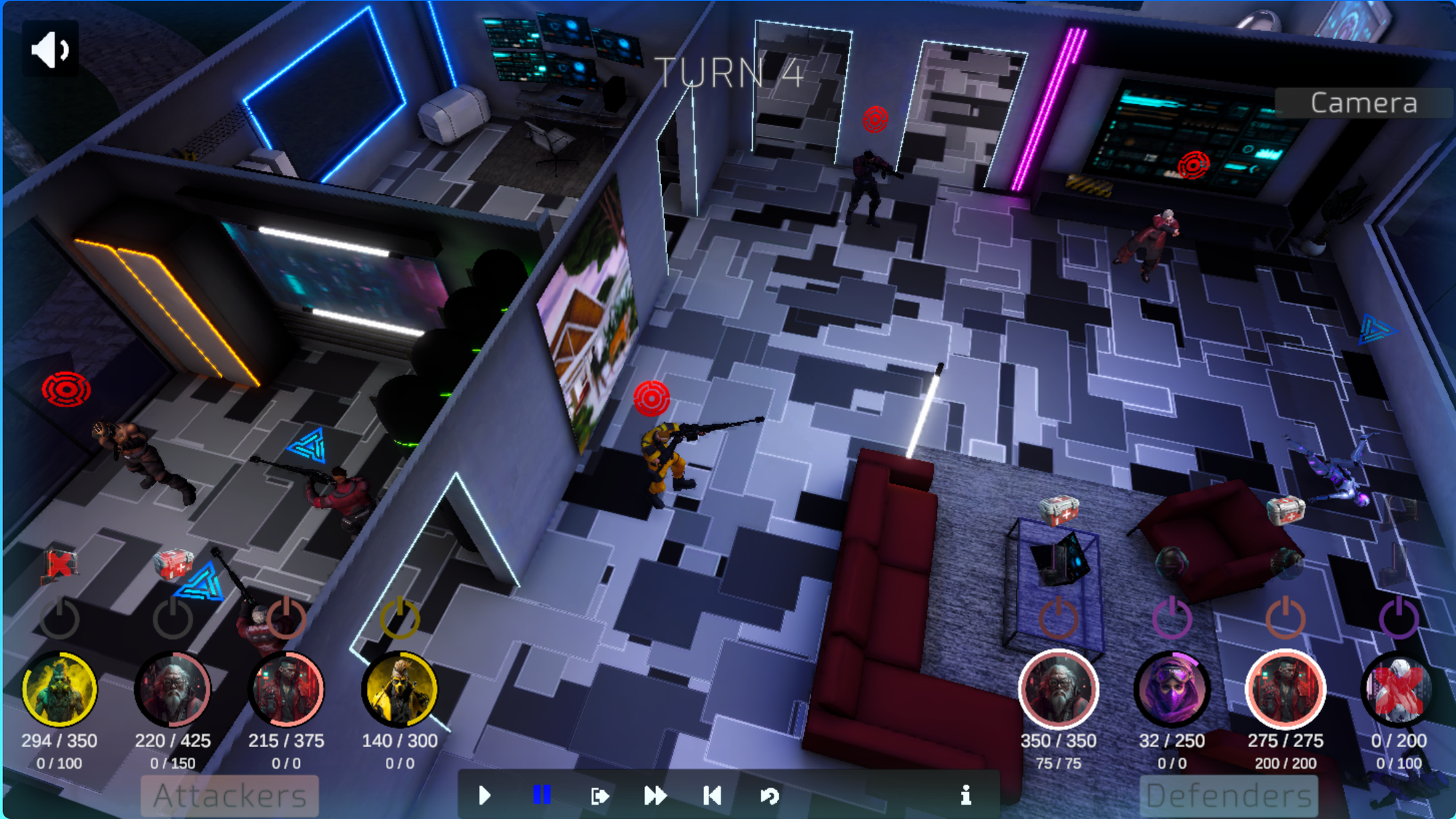The image size is (1456, 819).
Task: Select the green creature attacker portrait
Action: coord(60,689)
